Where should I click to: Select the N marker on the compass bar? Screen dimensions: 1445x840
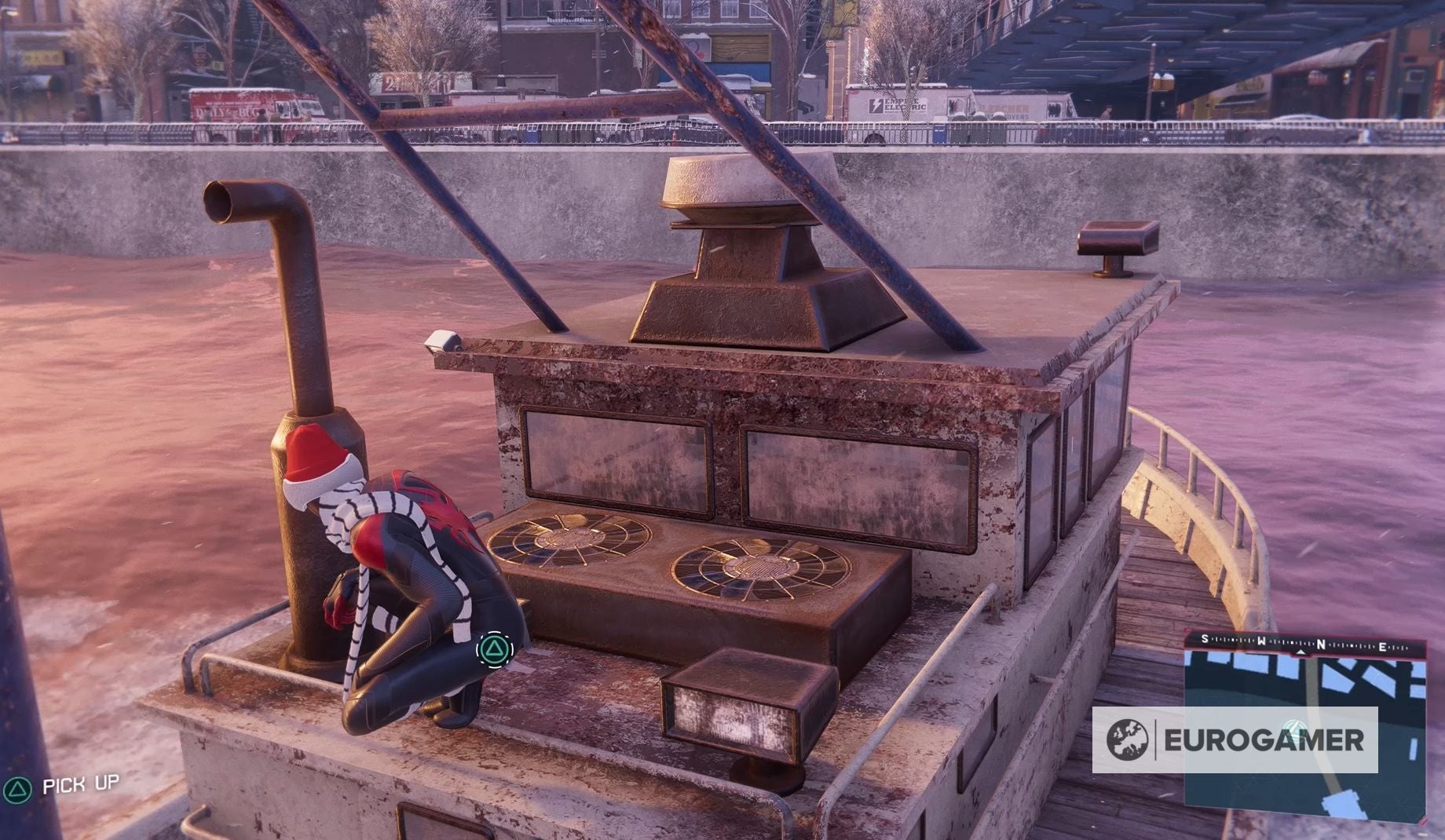[1321, 644]
